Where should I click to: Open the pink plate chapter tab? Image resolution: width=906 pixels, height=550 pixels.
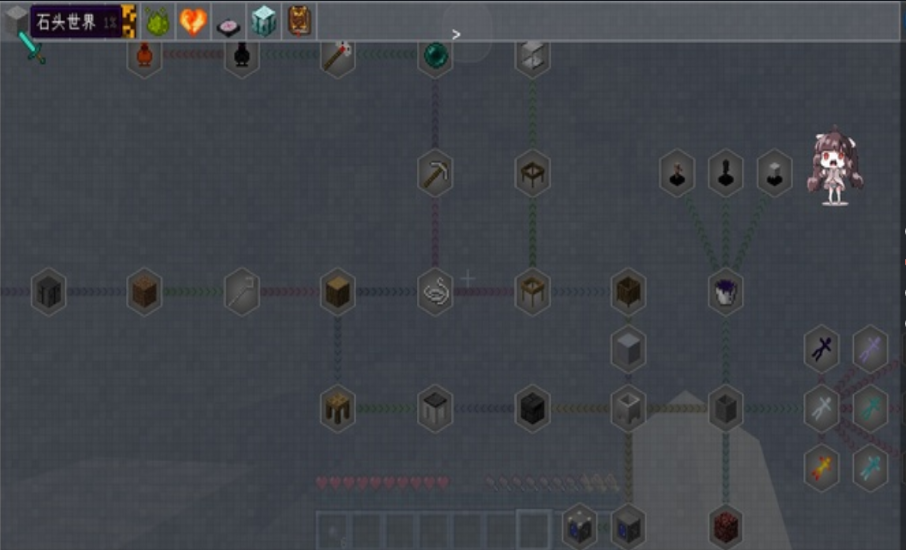pos(229,21)
